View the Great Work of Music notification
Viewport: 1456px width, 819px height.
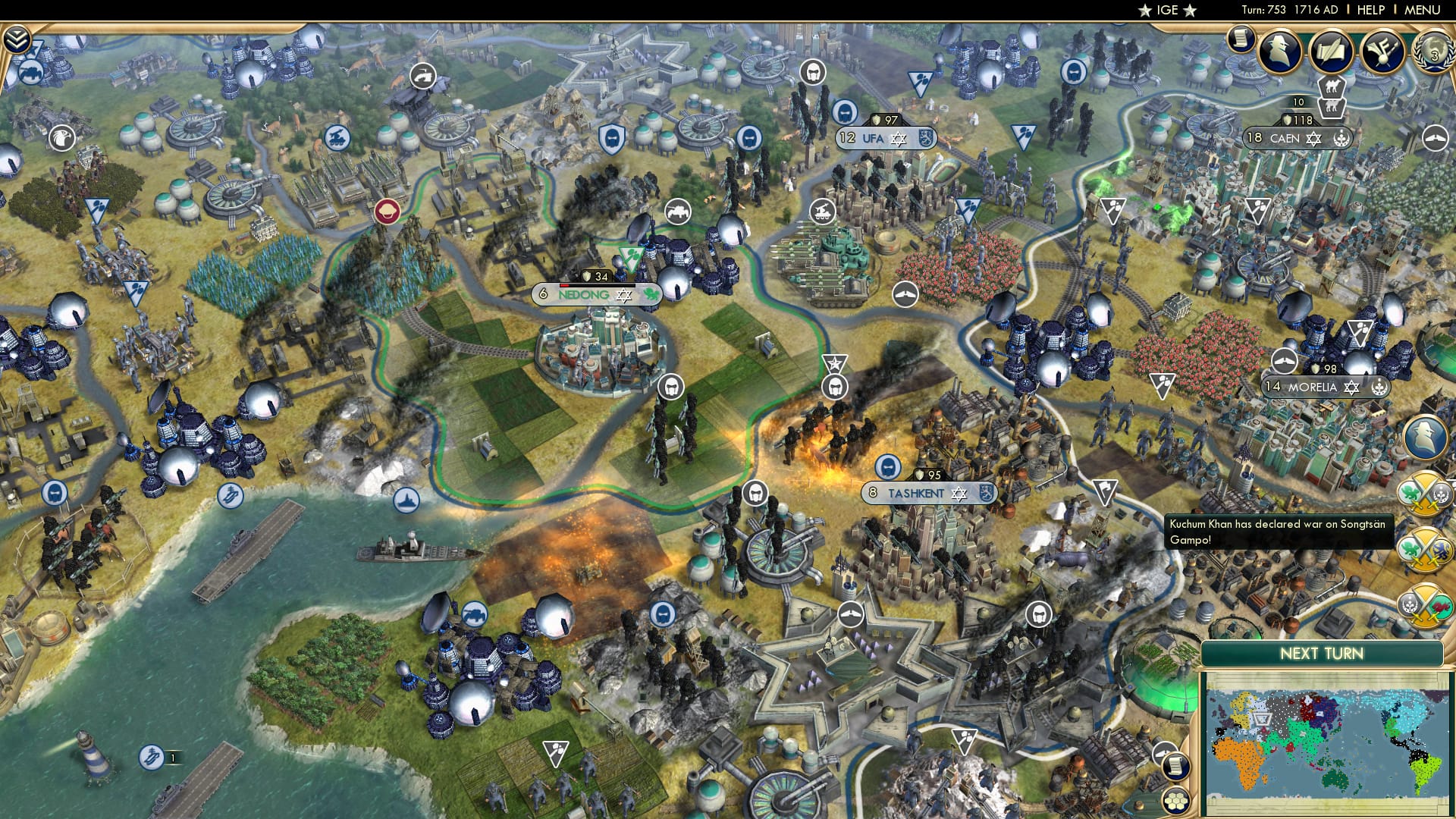[1382, 50]
